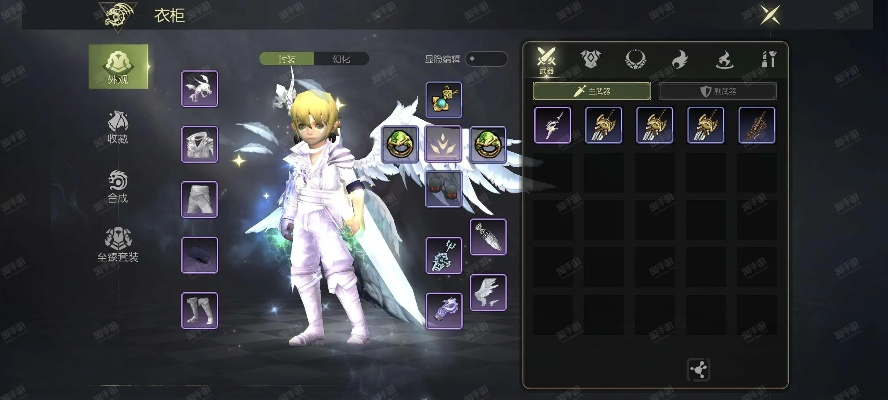Switch to the 时装 costume tab
Image resolution: width=888 pixels, height=400 pixels.
(x=286, y=59)
